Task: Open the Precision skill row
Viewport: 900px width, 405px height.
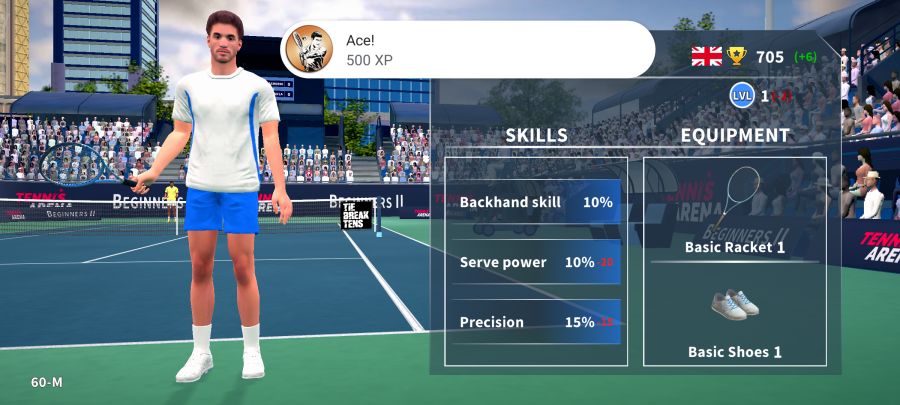Action: coord(536,322)
